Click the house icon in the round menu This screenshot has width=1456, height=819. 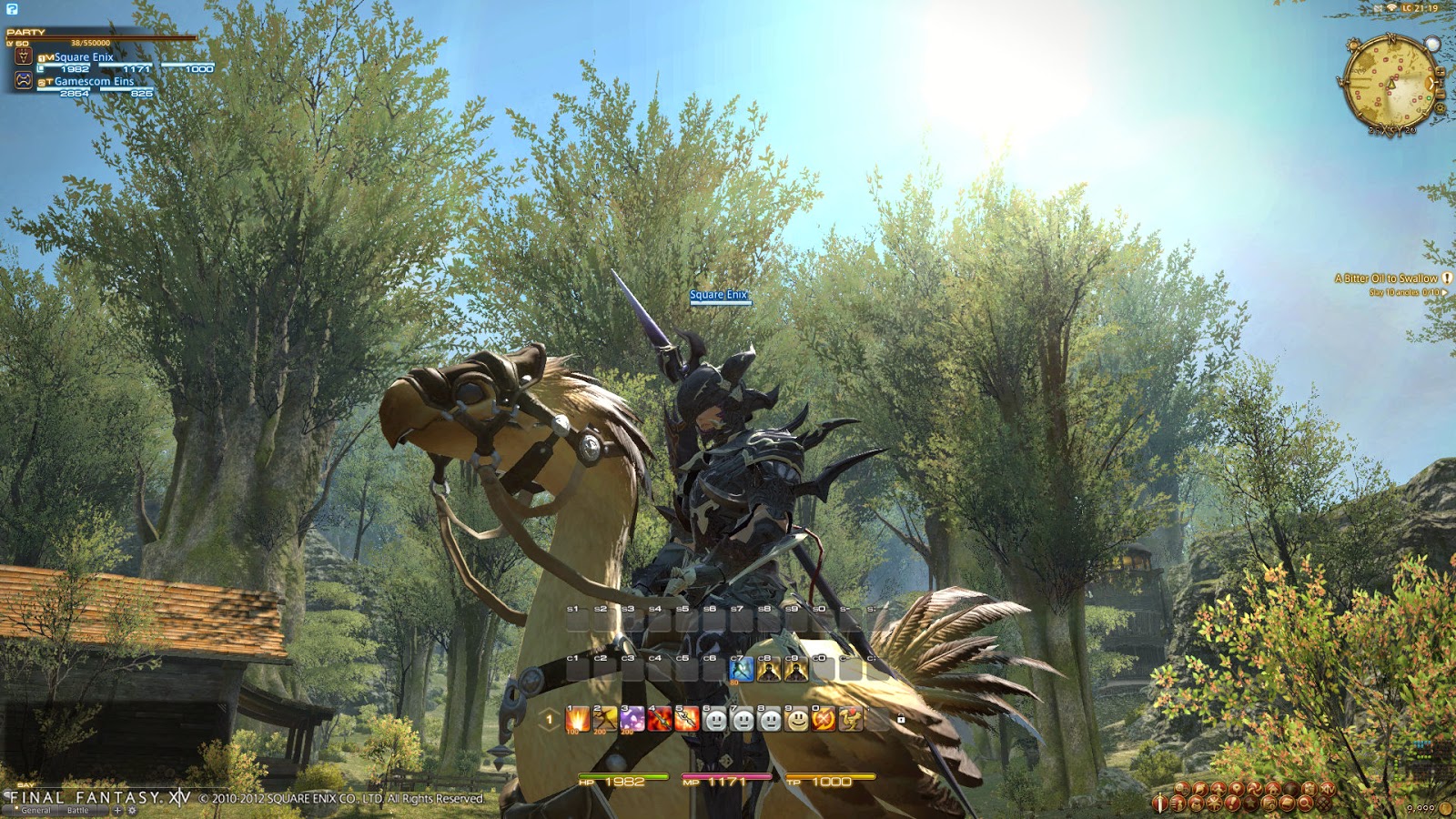coord(1273,788)
